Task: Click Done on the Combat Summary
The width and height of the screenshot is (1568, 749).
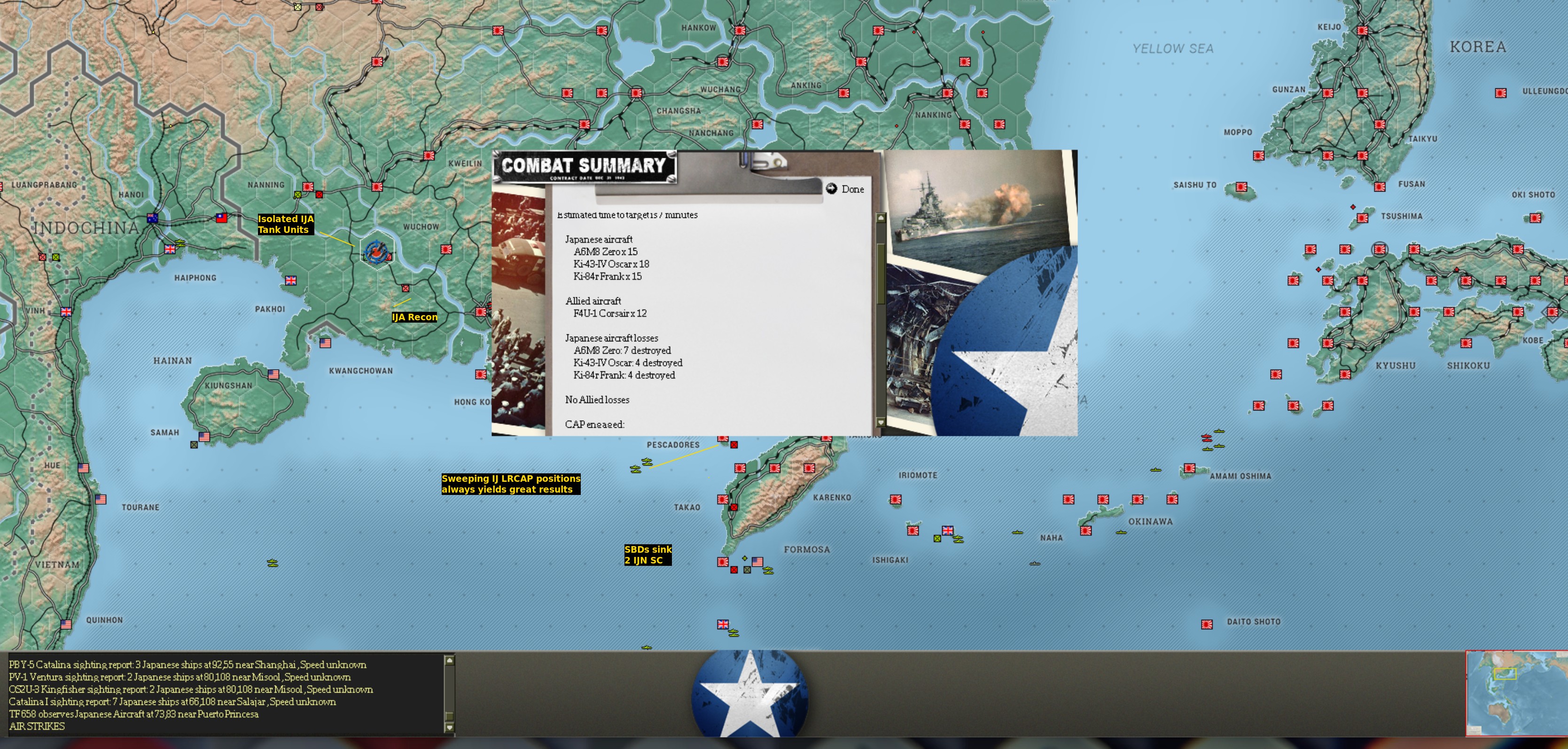Action: coord(845,189)
